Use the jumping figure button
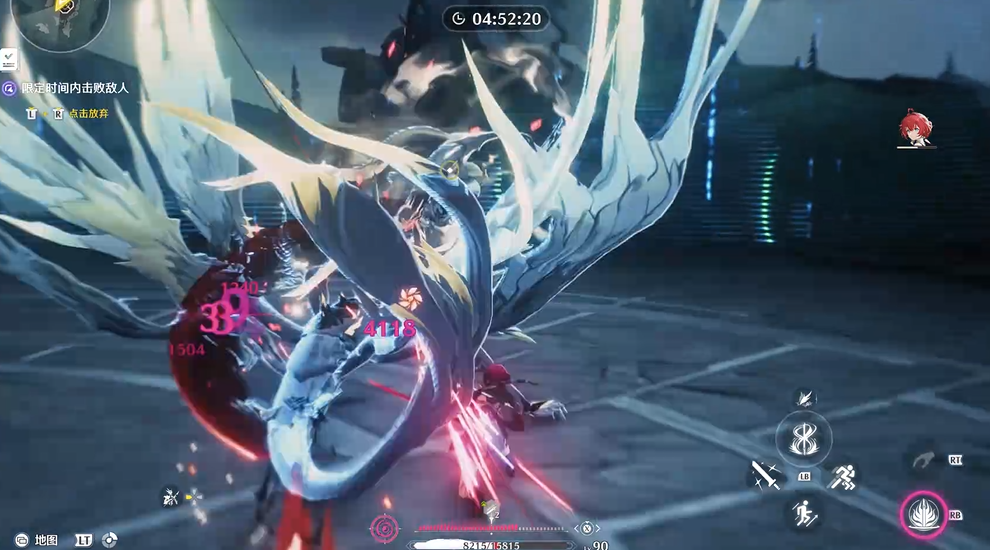This screenshot has width=990, height=550. tap(804, 513)
